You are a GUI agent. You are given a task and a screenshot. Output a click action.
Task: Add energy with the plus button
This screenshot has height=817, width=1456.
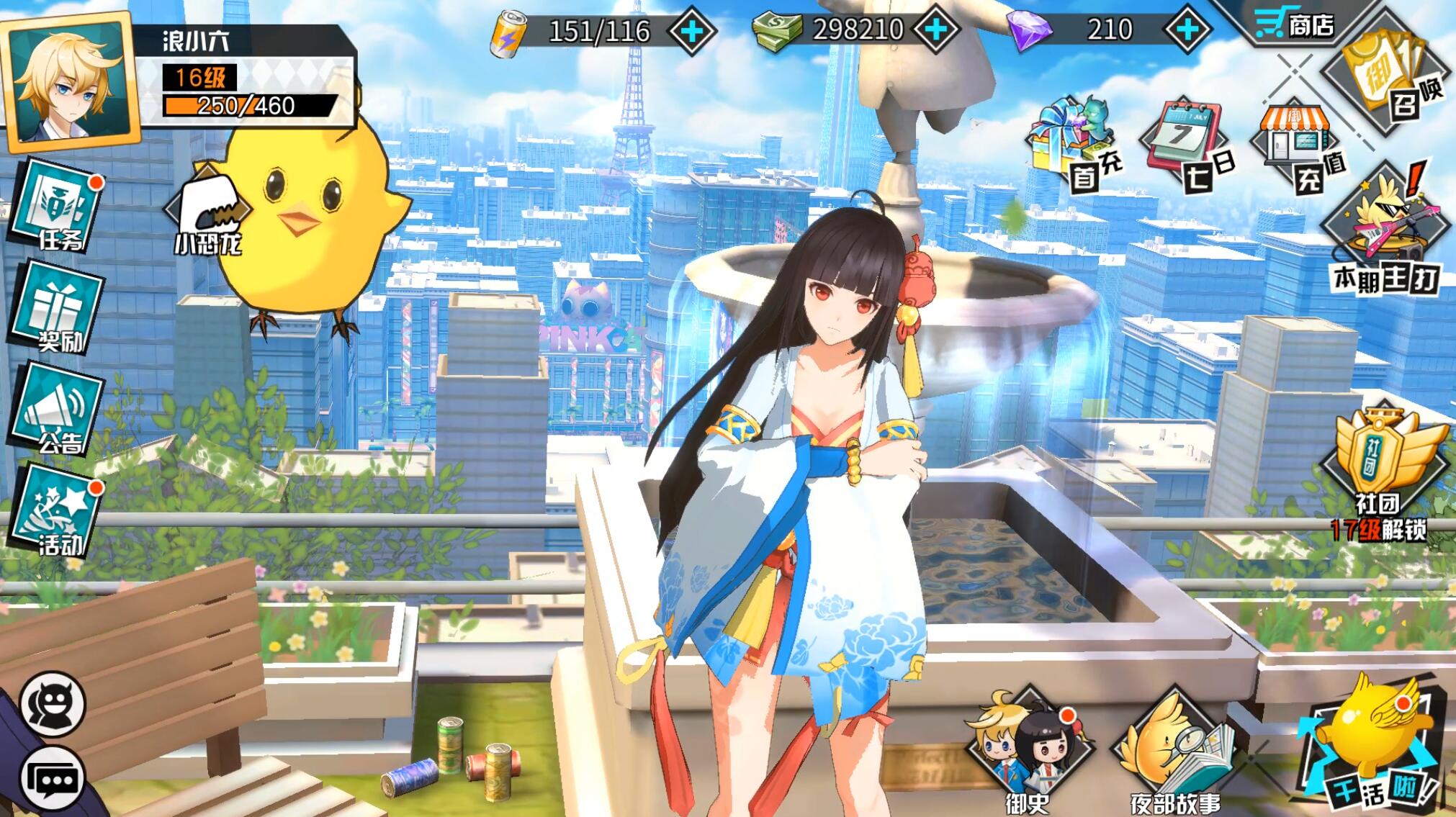[691, 31]
